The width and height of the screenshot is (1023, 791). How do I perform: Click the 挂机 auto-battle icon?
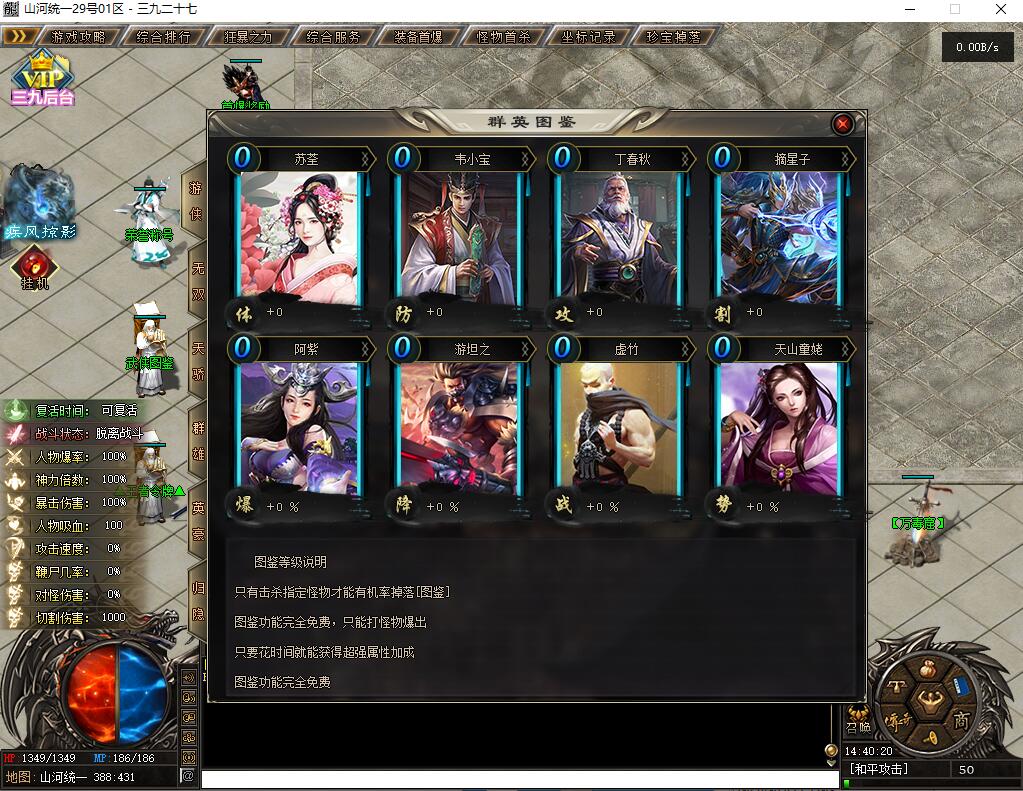tap(34, 266)
